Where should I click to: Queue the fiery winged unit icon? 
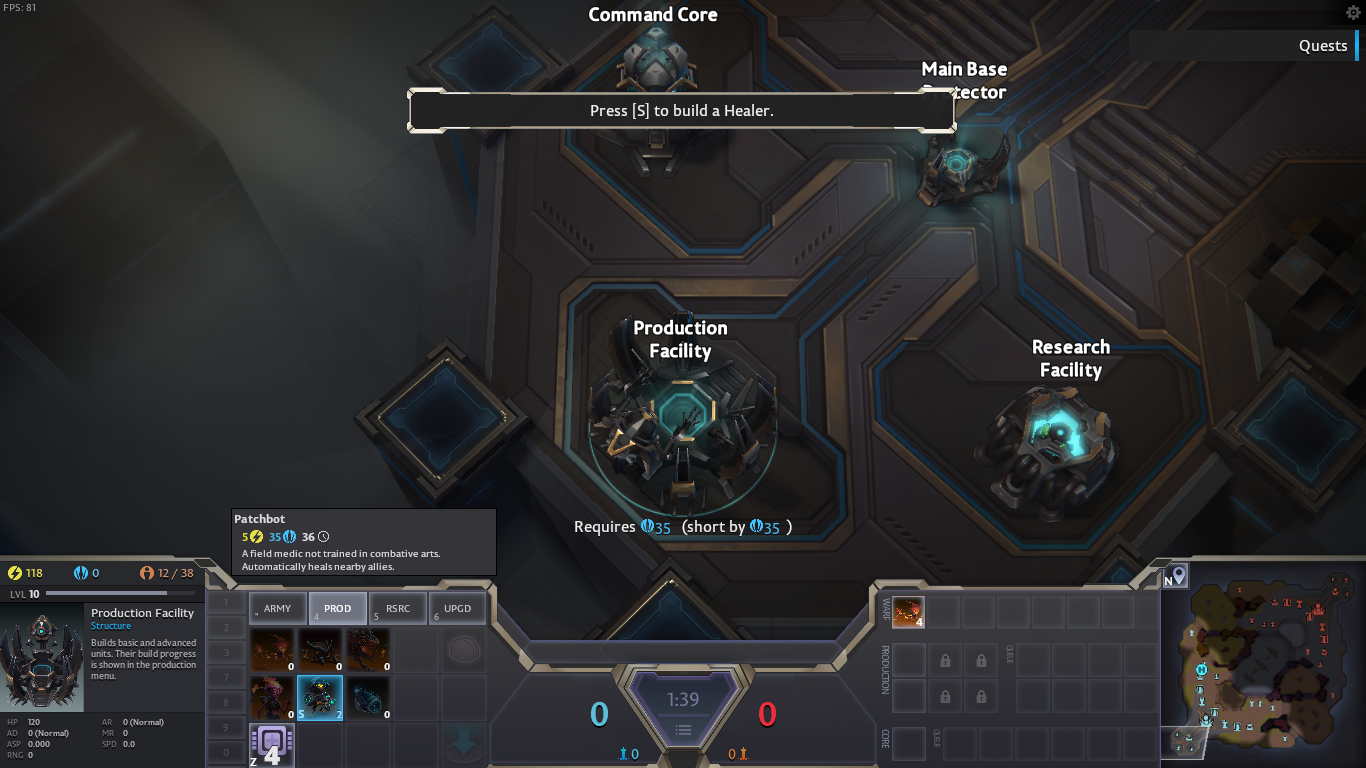point(272,650)
